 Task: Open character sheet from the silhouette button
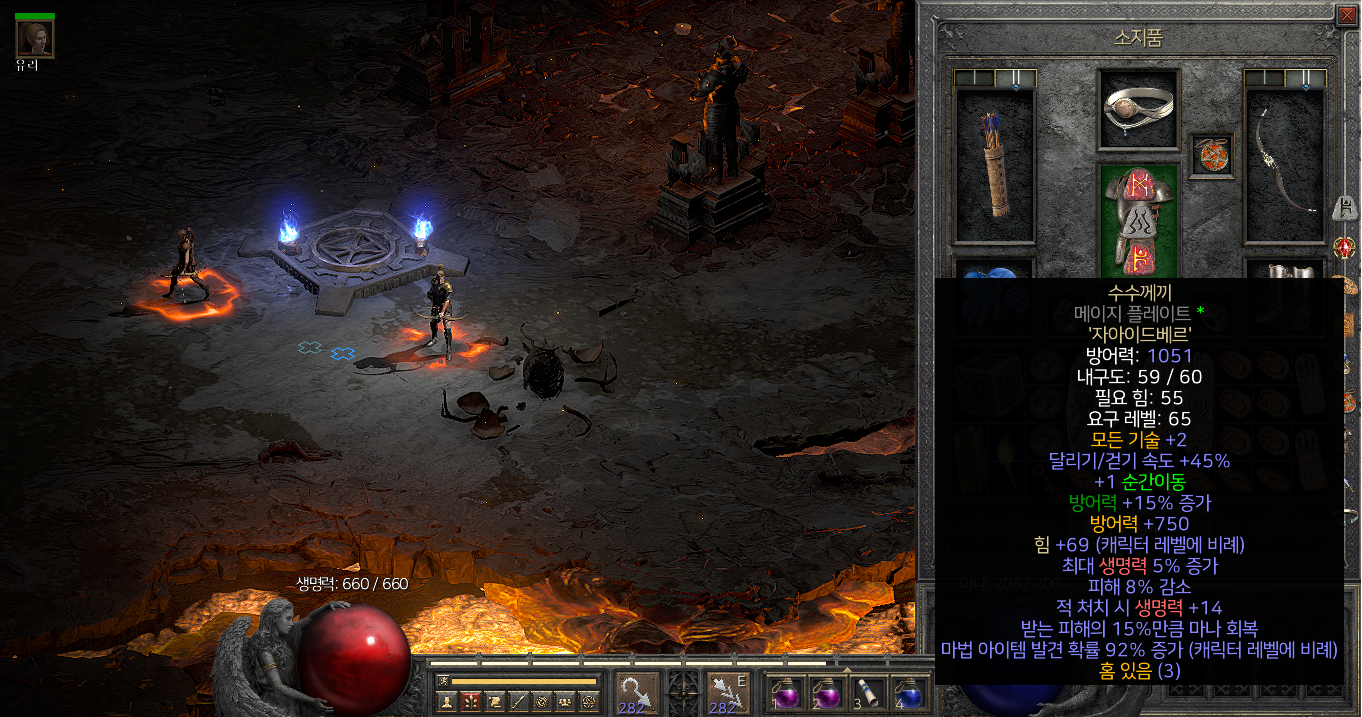[447, 702]
